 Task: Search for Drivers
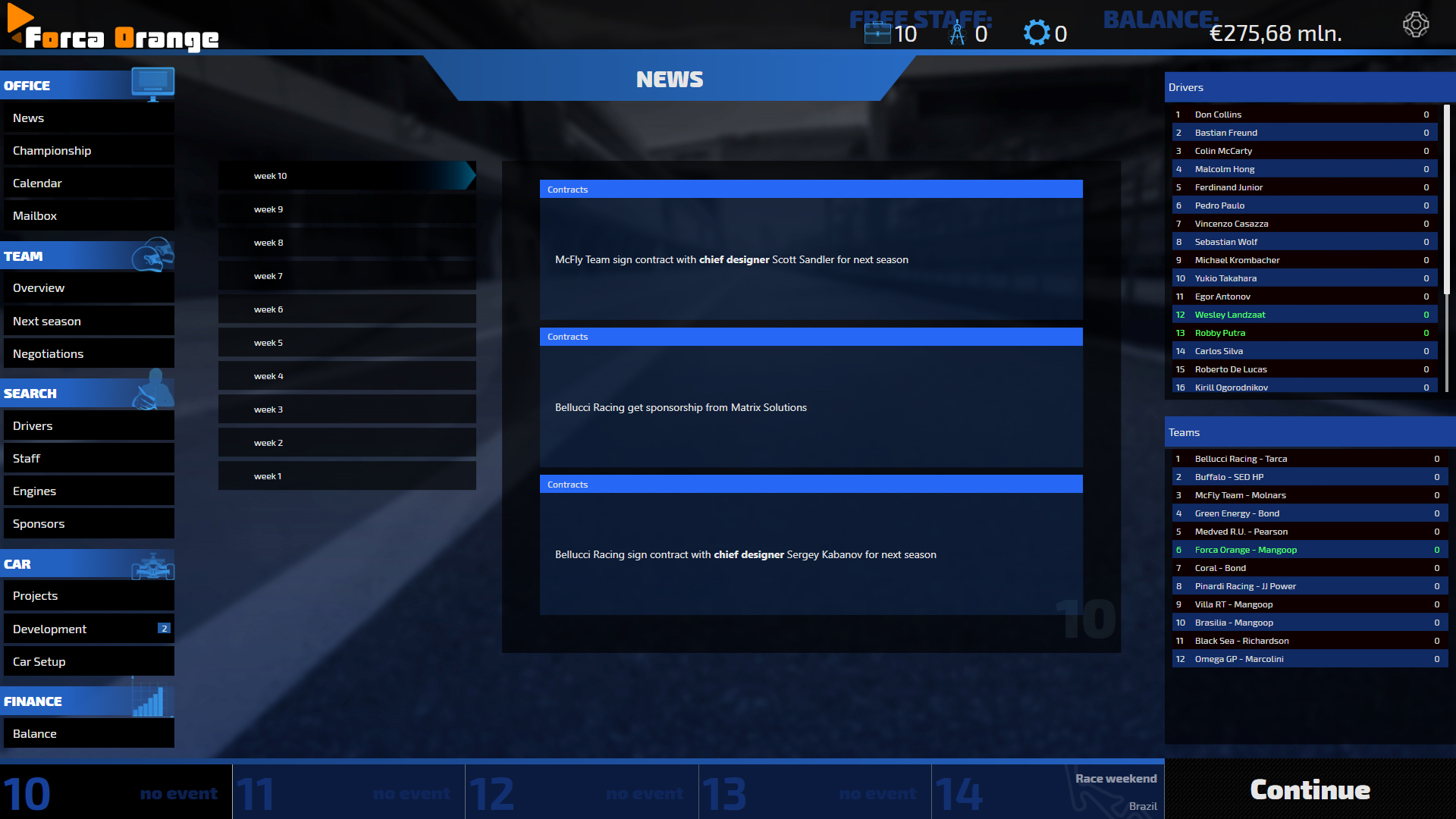coord(88,426)
